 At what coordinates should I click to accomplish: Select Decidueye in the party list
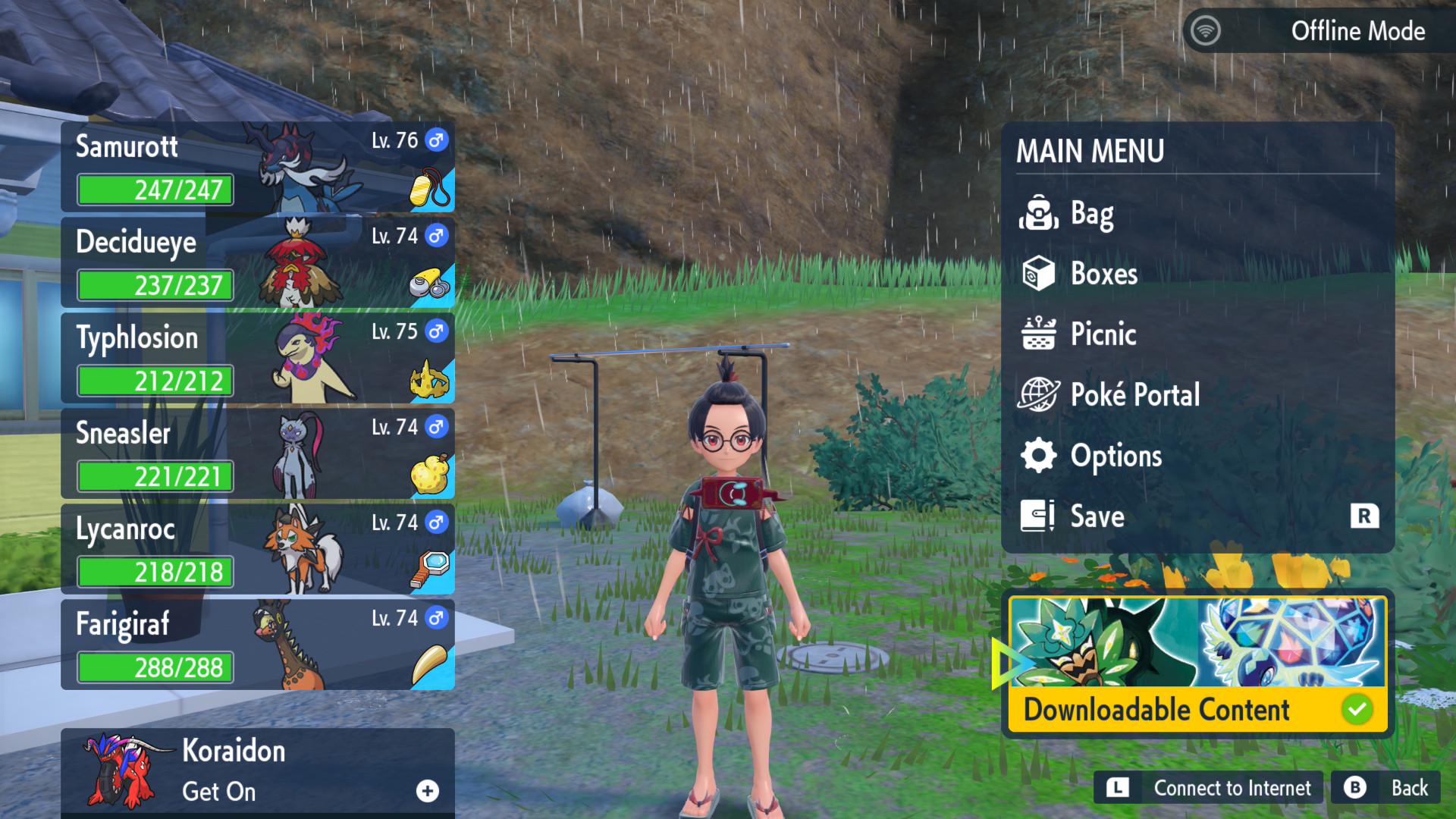(x=258, y=262)
